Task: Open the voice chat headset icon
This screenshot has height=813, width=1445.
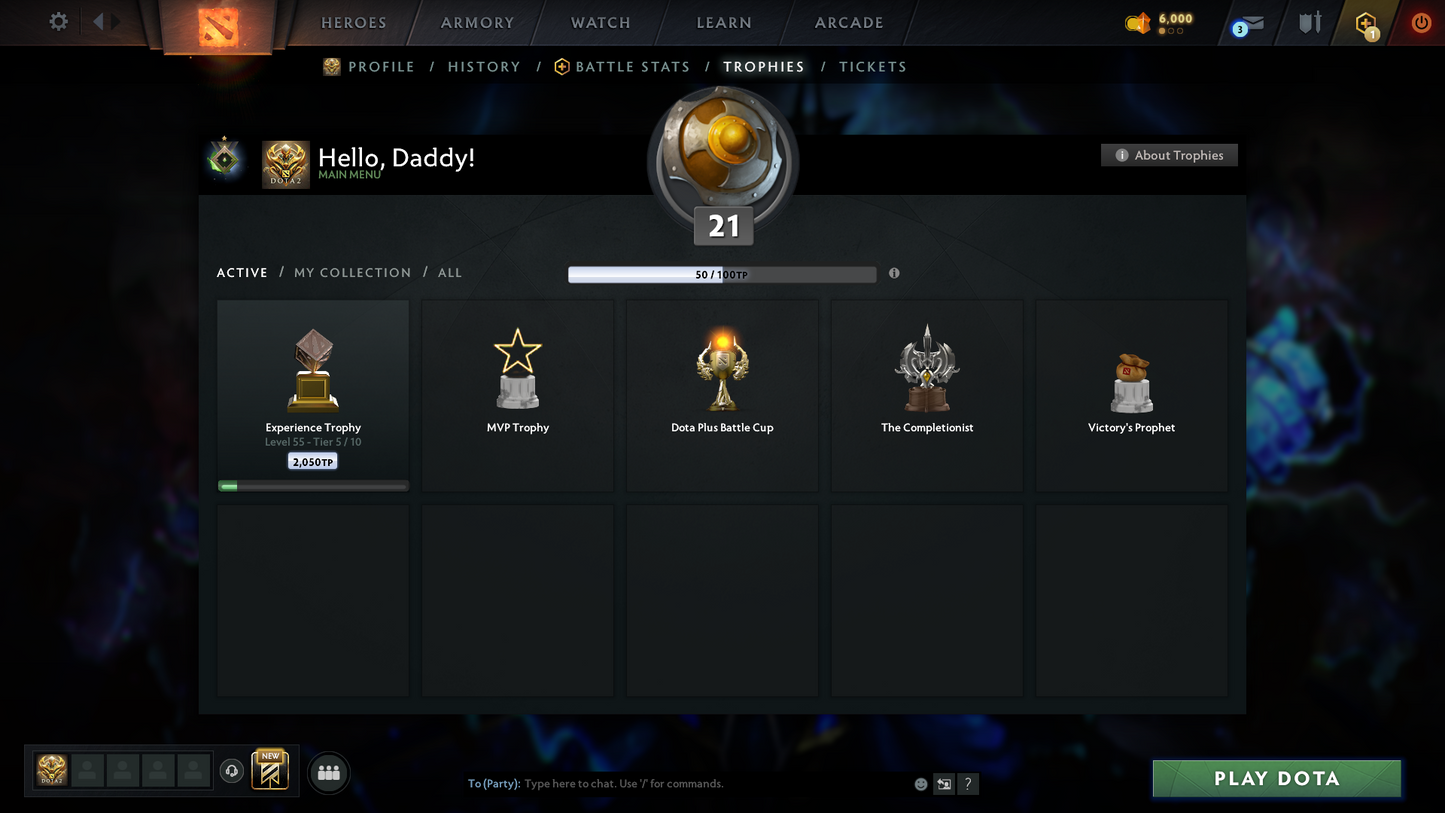Action: point(232,769)
